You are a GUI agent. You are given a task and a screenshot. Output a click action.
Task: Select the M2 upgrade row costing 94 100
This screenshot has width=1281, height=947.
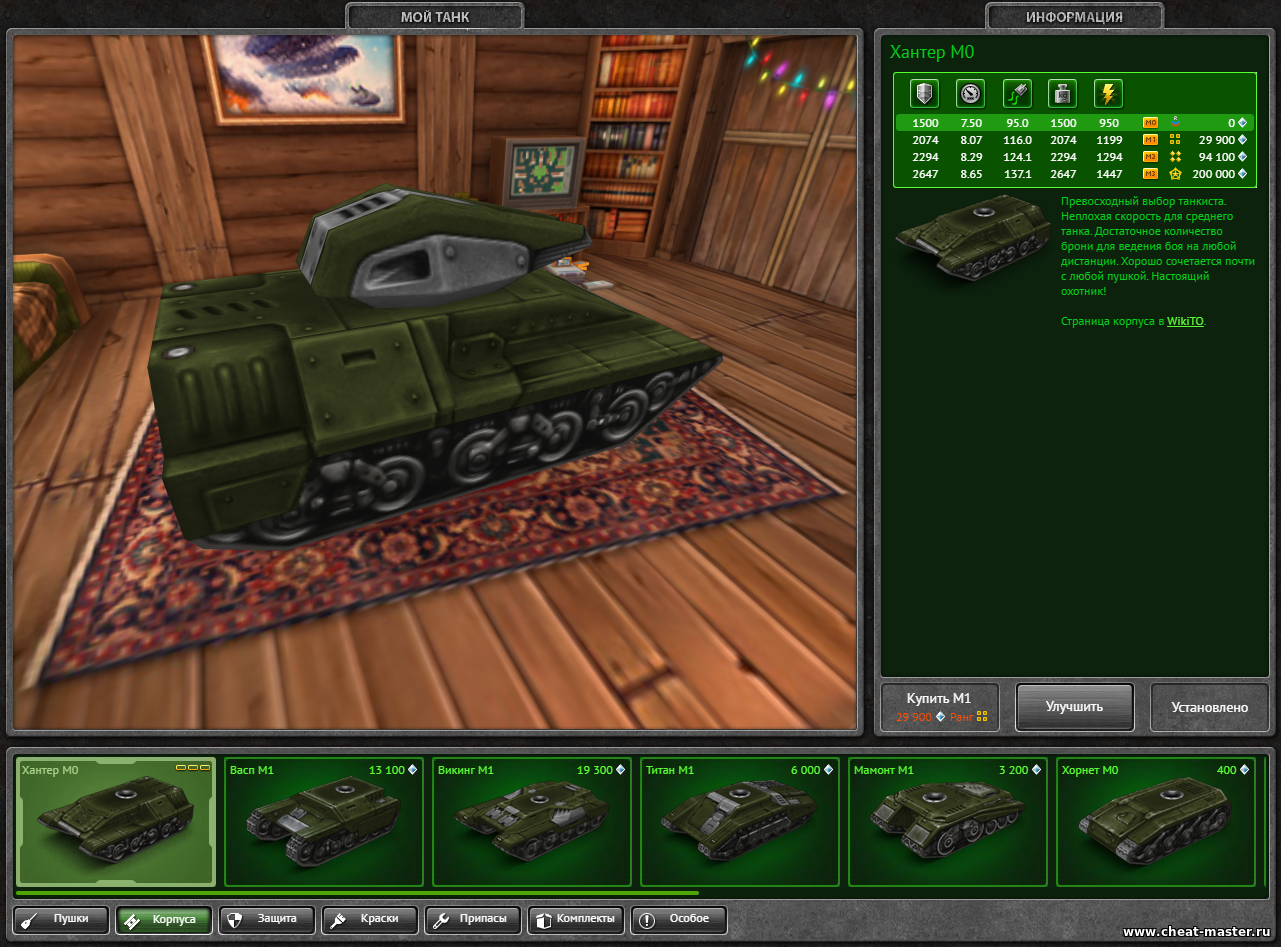tap(1074, 157)
